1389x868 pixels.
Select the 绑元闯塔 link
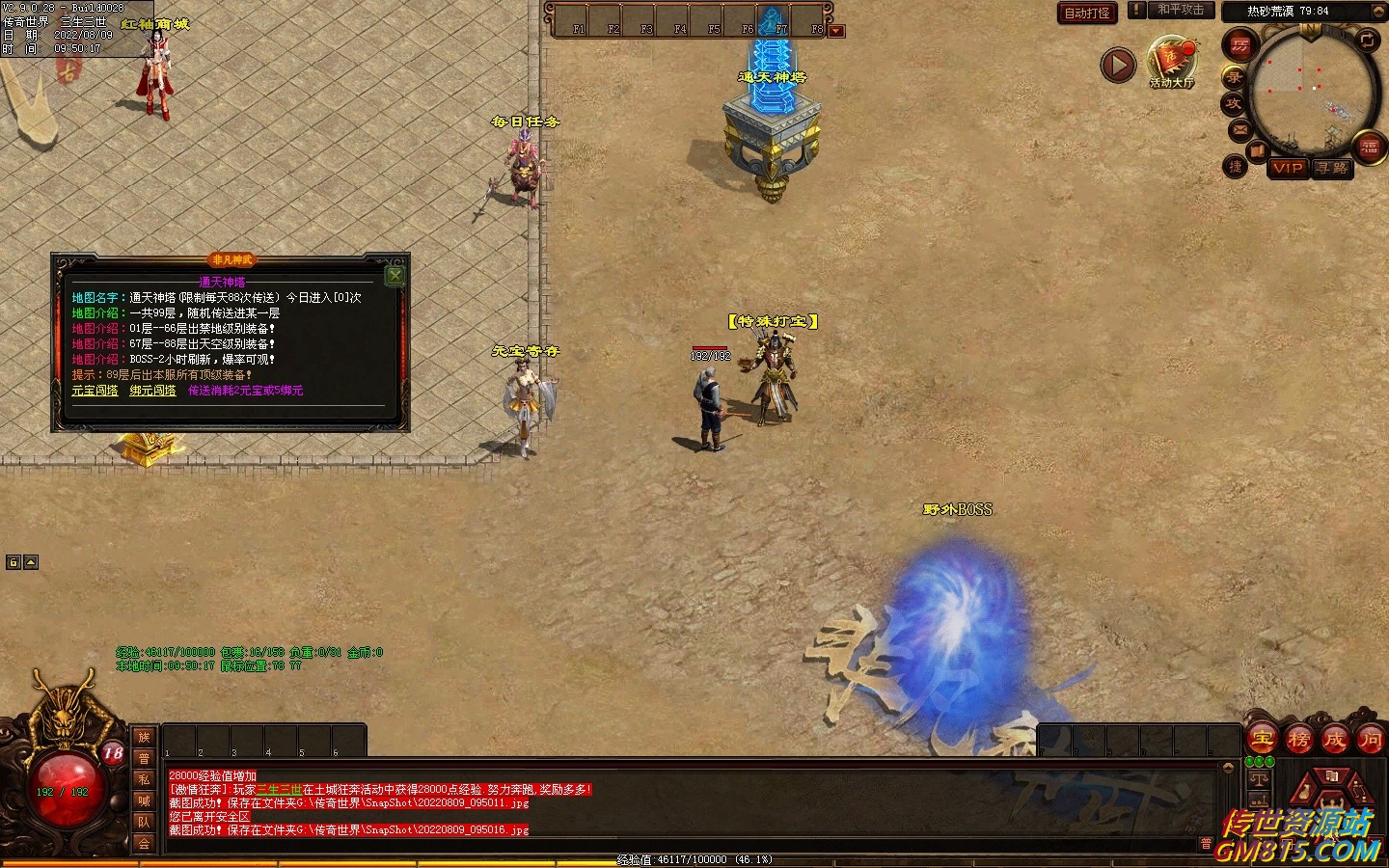153,391
